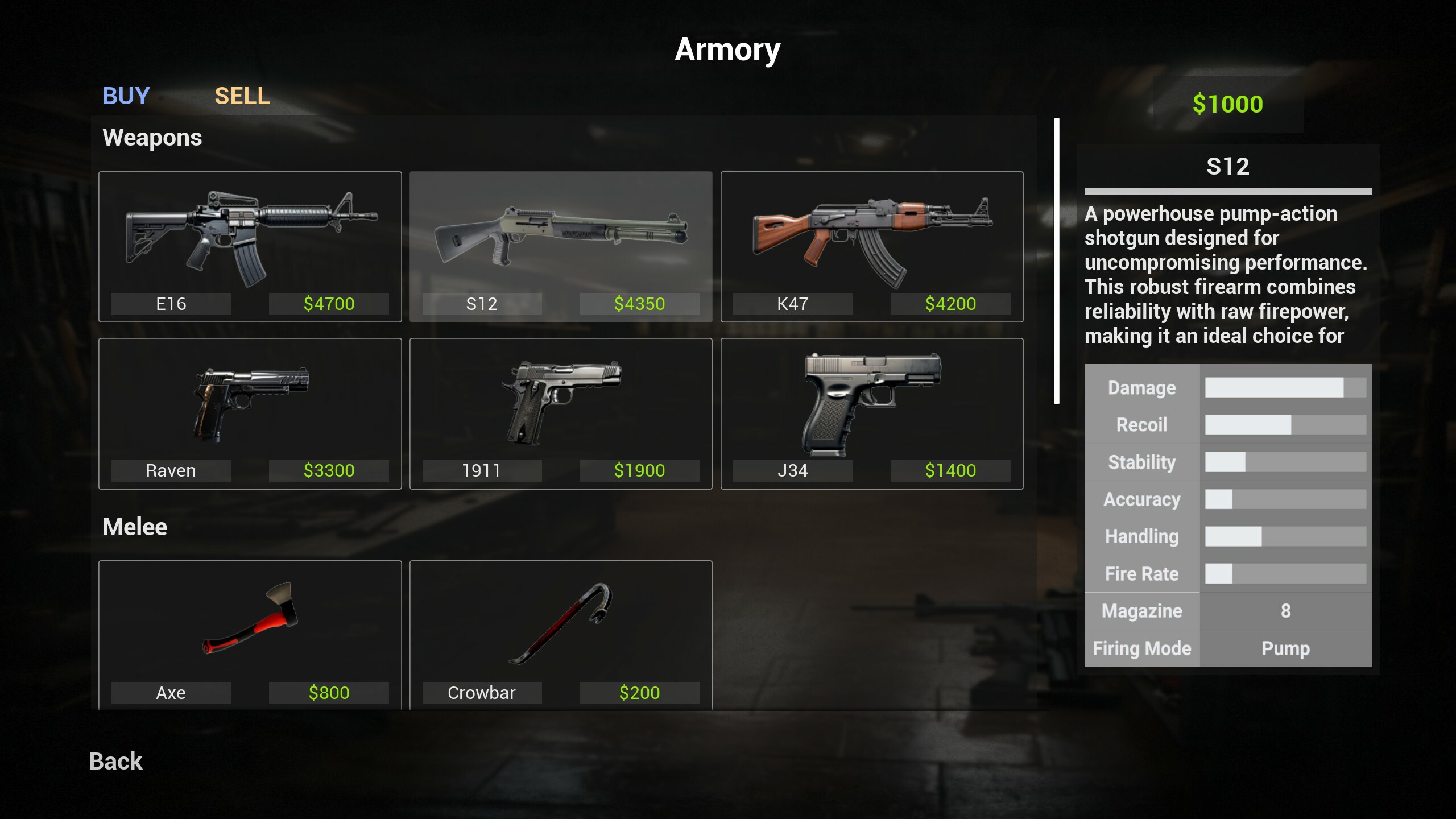Viewport: 1456px width, 819px height.
Task: Click the Recoil stat bar
Action: pos(1285,424)
